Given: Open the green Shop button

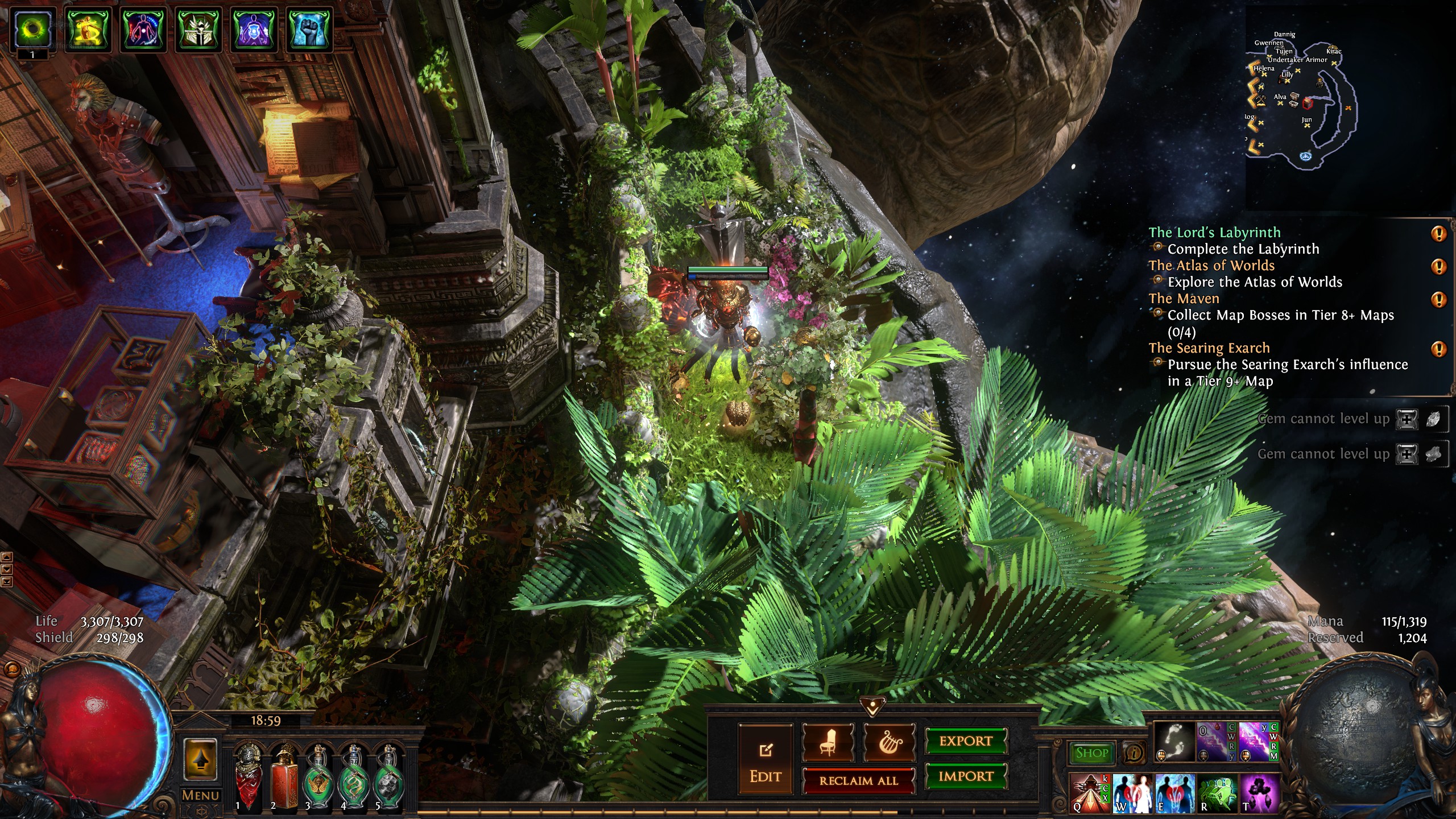Looking at the screenshot, I should point(1091,753).
